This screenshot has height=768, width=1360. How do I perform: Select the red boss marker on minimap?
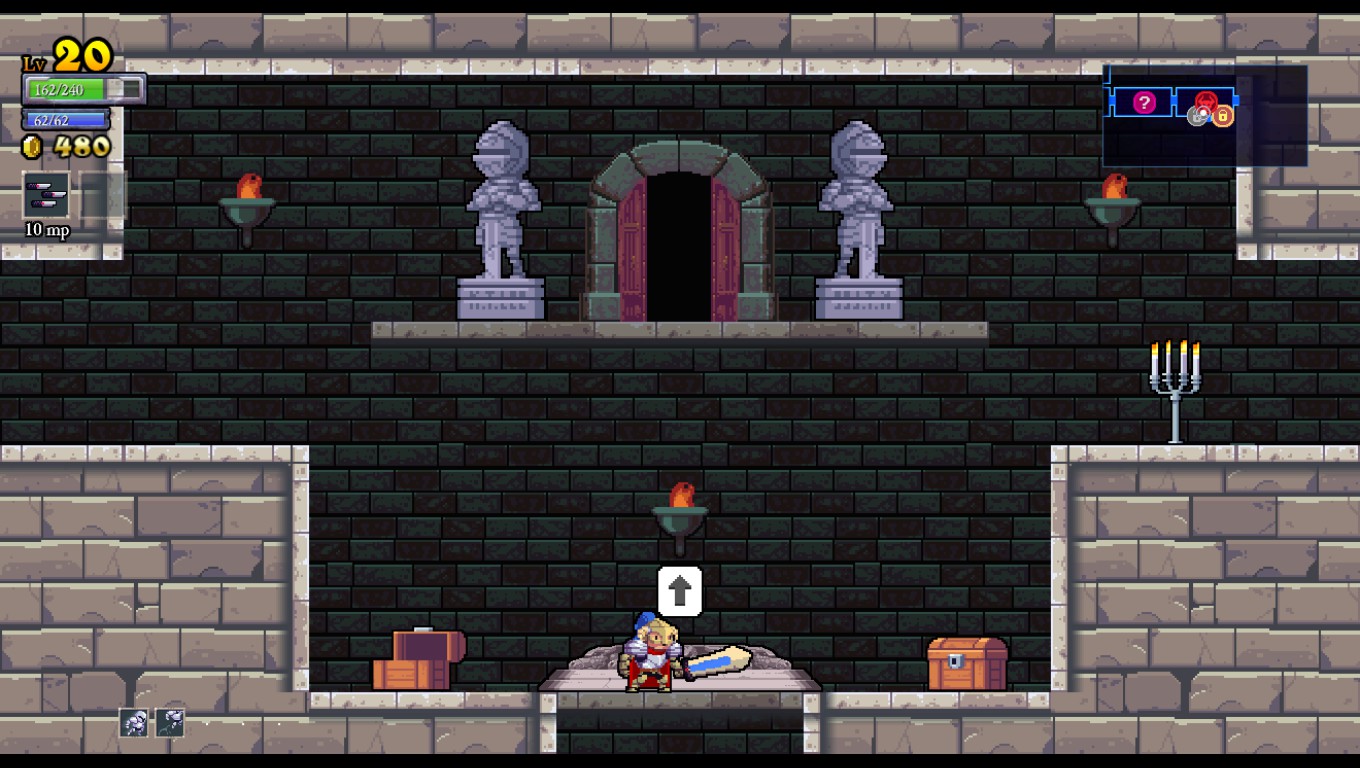1207,101
